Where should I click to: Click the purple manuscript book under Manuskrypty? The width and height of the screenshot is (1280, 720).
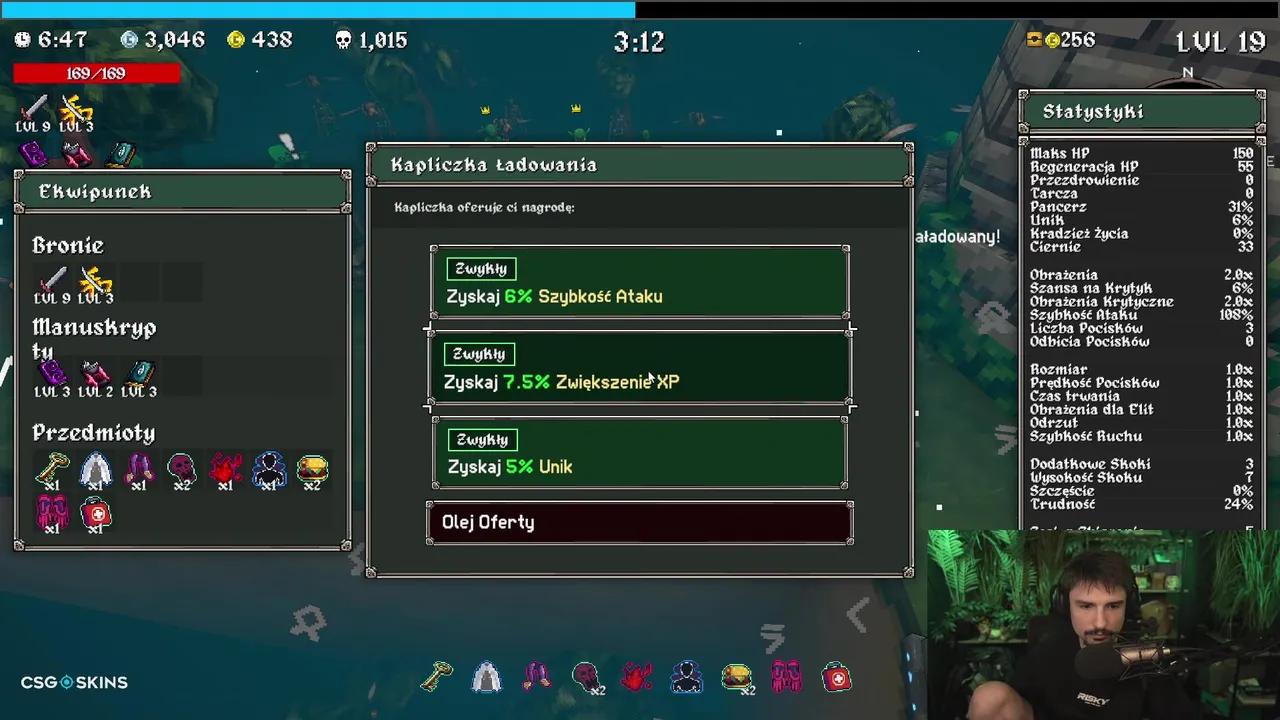click(x=52, y=373)
